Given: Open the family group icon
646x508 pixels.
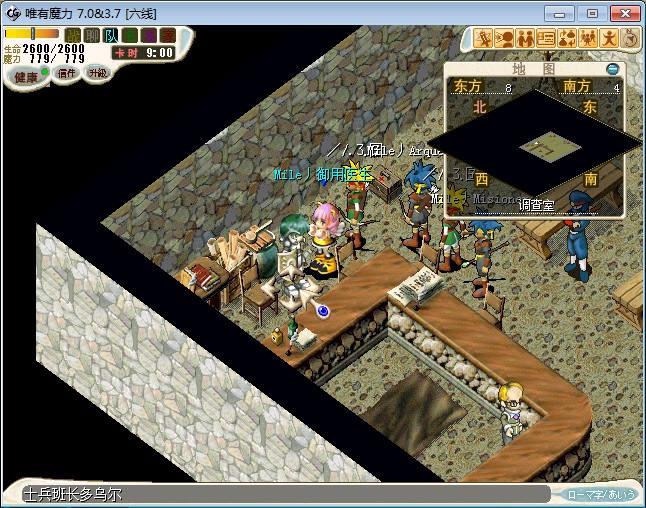Looking at the screenshot, I should [x=588, y=39].
